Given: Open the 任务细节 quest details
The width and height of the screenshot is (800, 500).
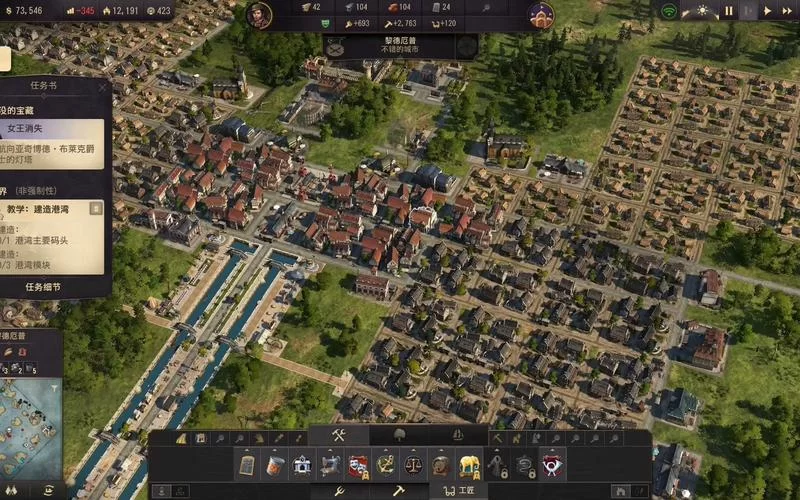Looking at the screenshot, I should coord(43,287).
